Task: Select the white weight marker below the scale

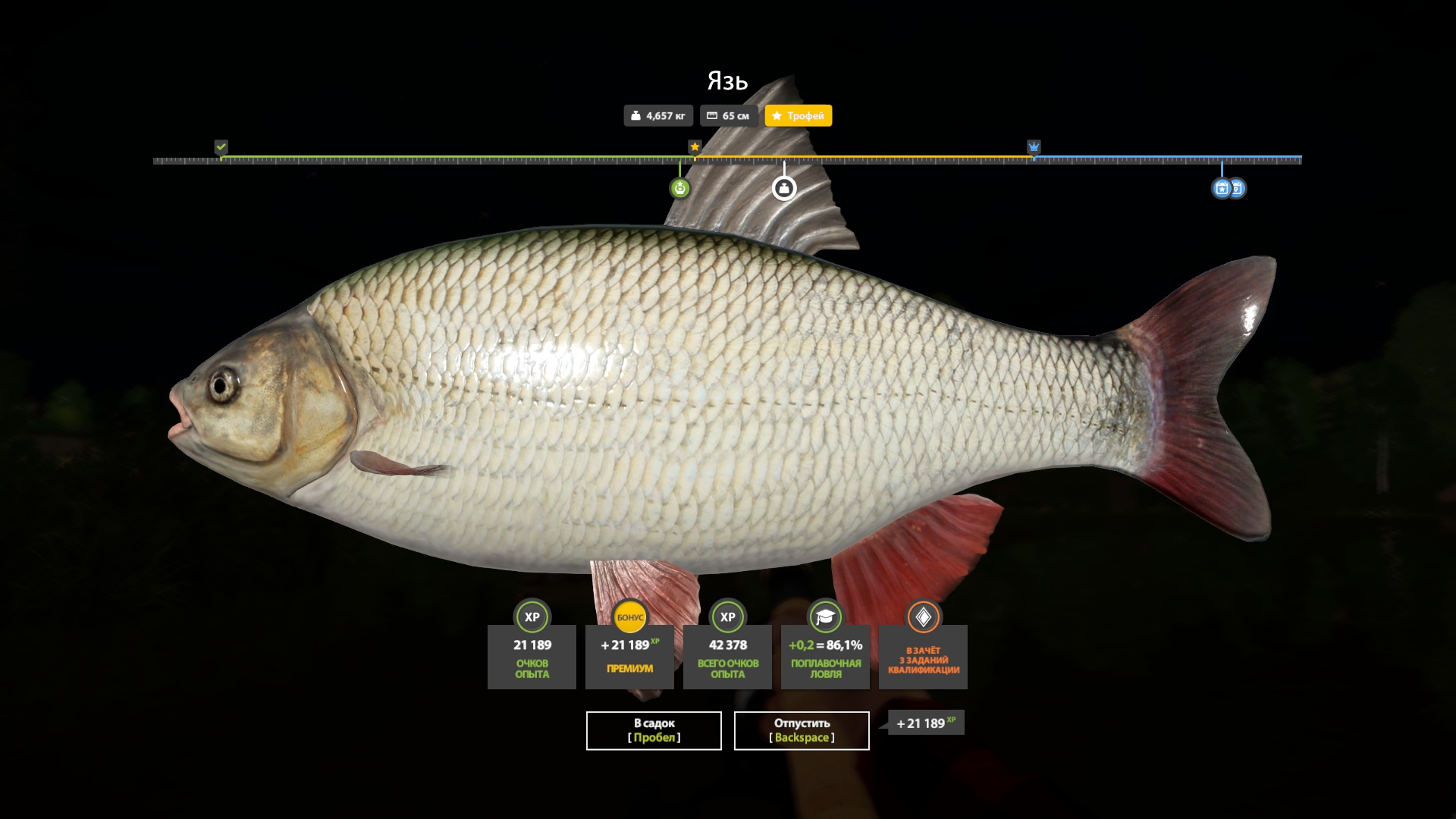Action: 784,188
